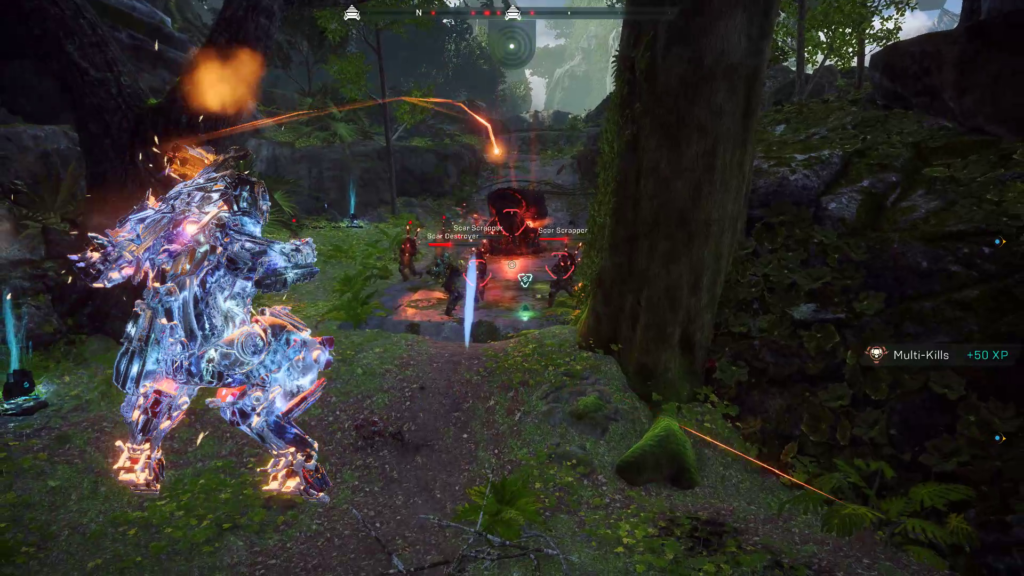The height and width of the screenshot is (576, 1024).
Task: Click the N marker on the compass bar
Action: pyautogui.click(x=420, y=14)
